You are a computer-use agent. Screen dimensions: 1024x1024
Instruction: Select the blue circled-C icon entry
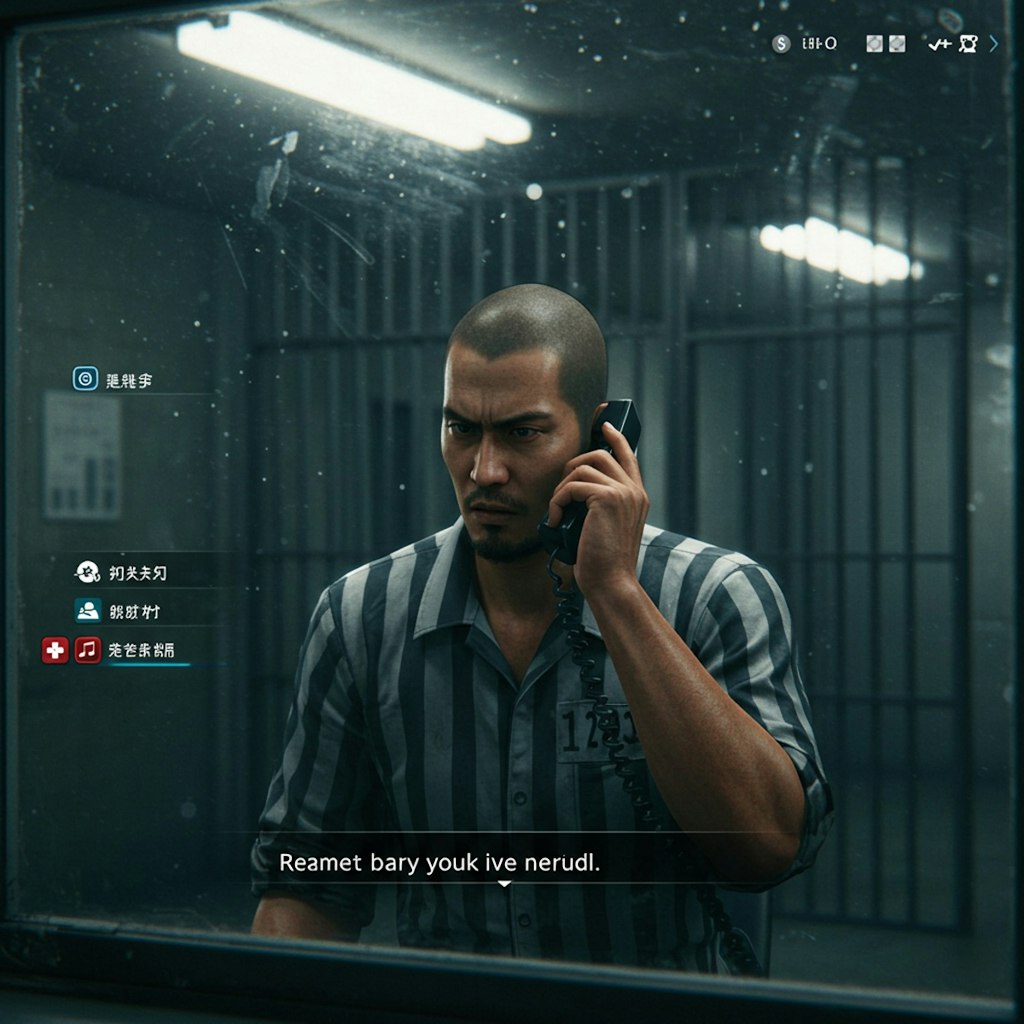pyautogui.click(x=85, y=379)
